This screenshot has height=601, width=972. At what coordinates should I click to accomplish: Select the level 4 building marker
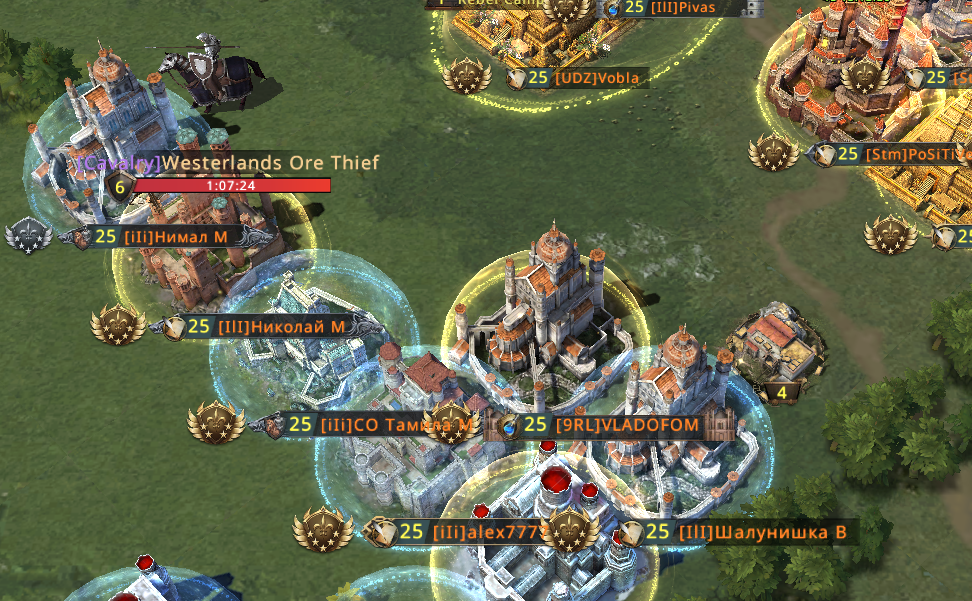pos(782,393)
